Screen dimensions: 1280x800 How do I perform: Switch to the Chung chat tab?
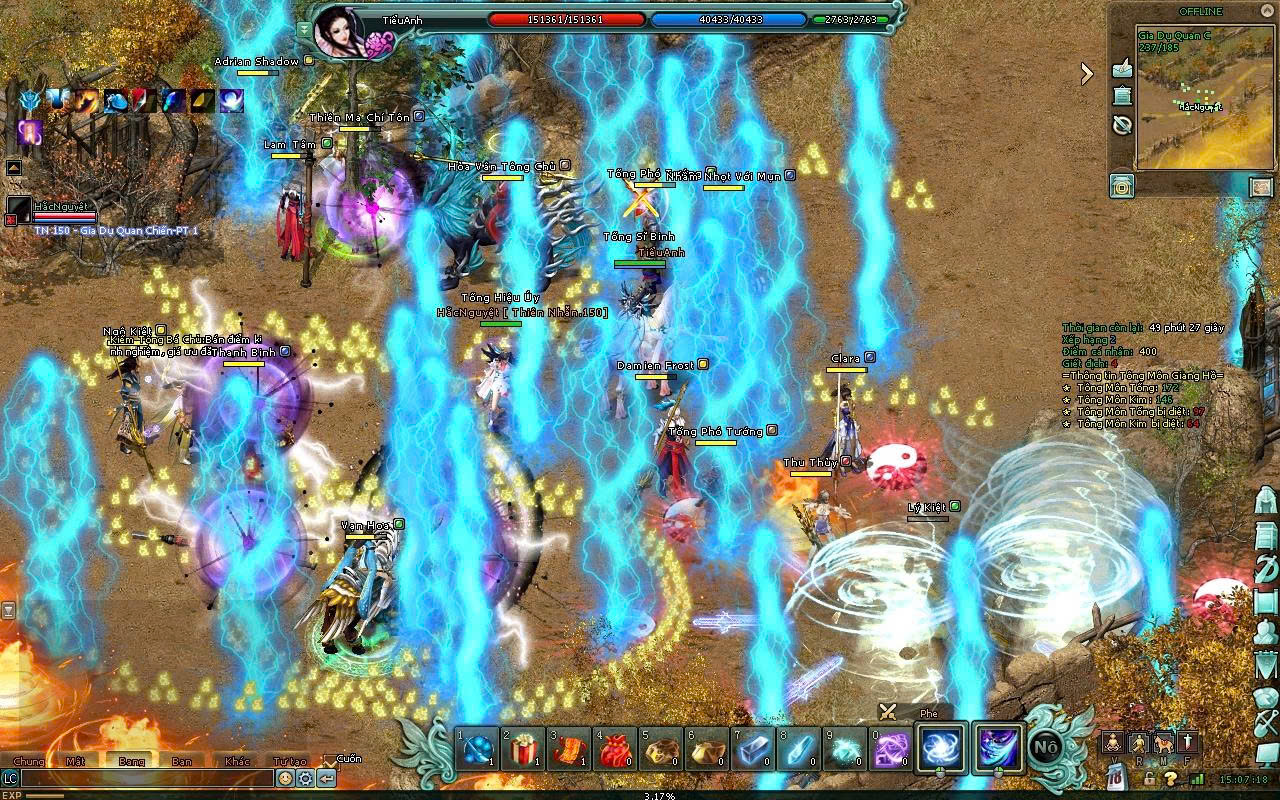(x=28, y=761)
